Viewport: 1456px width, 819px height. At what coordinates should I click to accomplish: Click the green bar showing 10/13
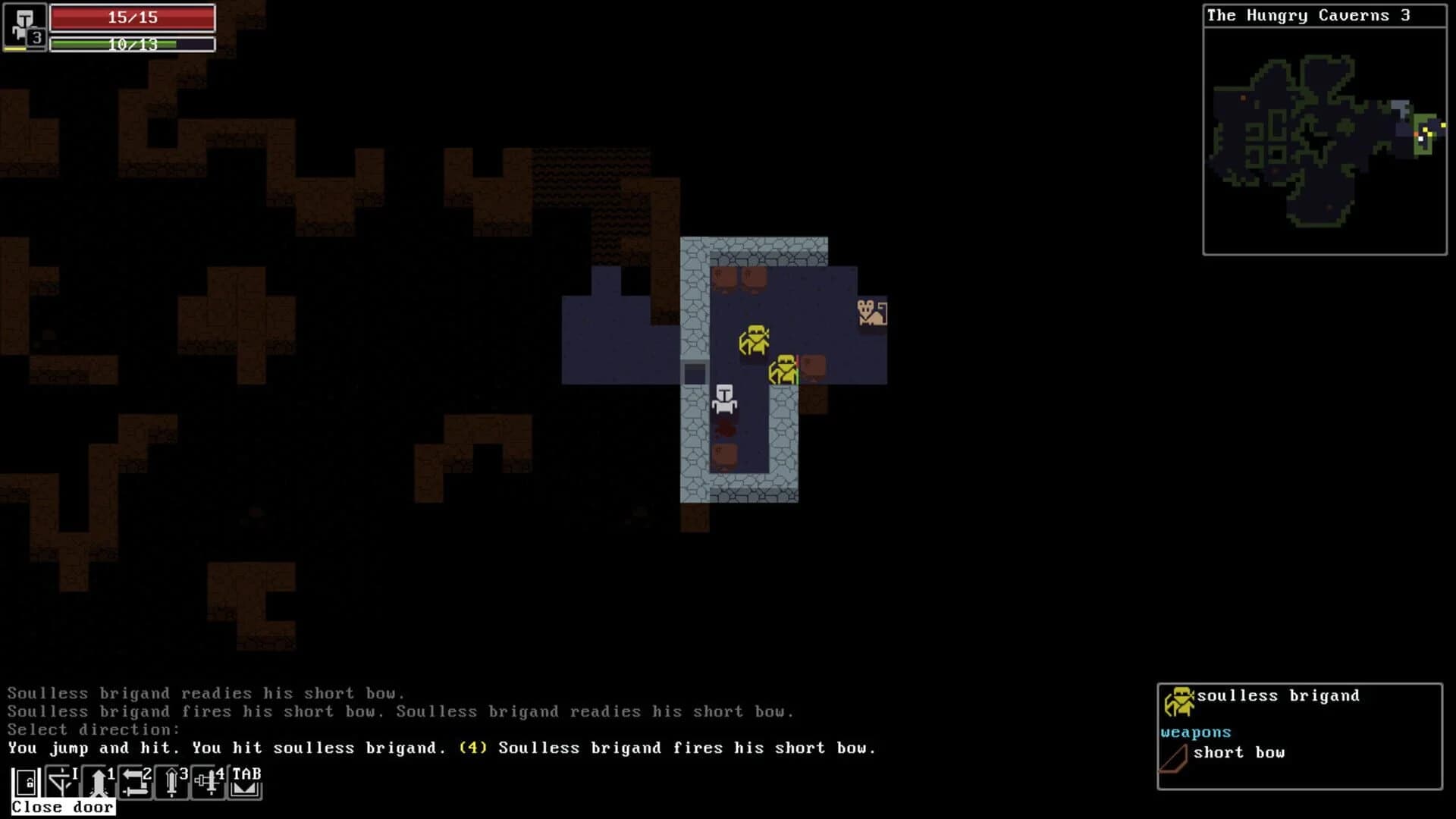tap(131, 44)
